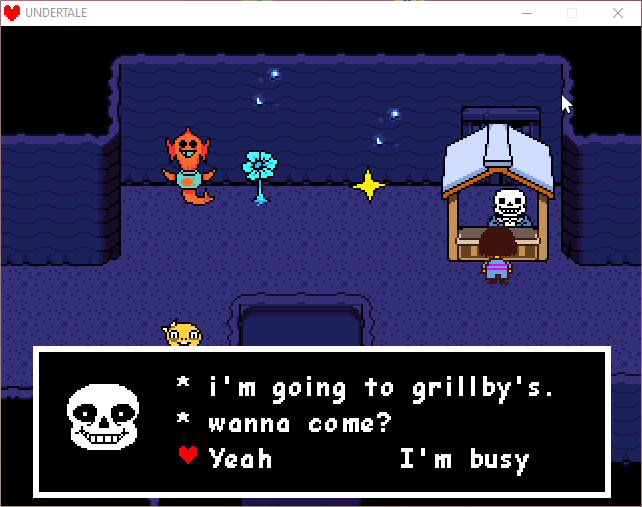
Task: Select the "I'm busy" response
Action: coord(464,459)
